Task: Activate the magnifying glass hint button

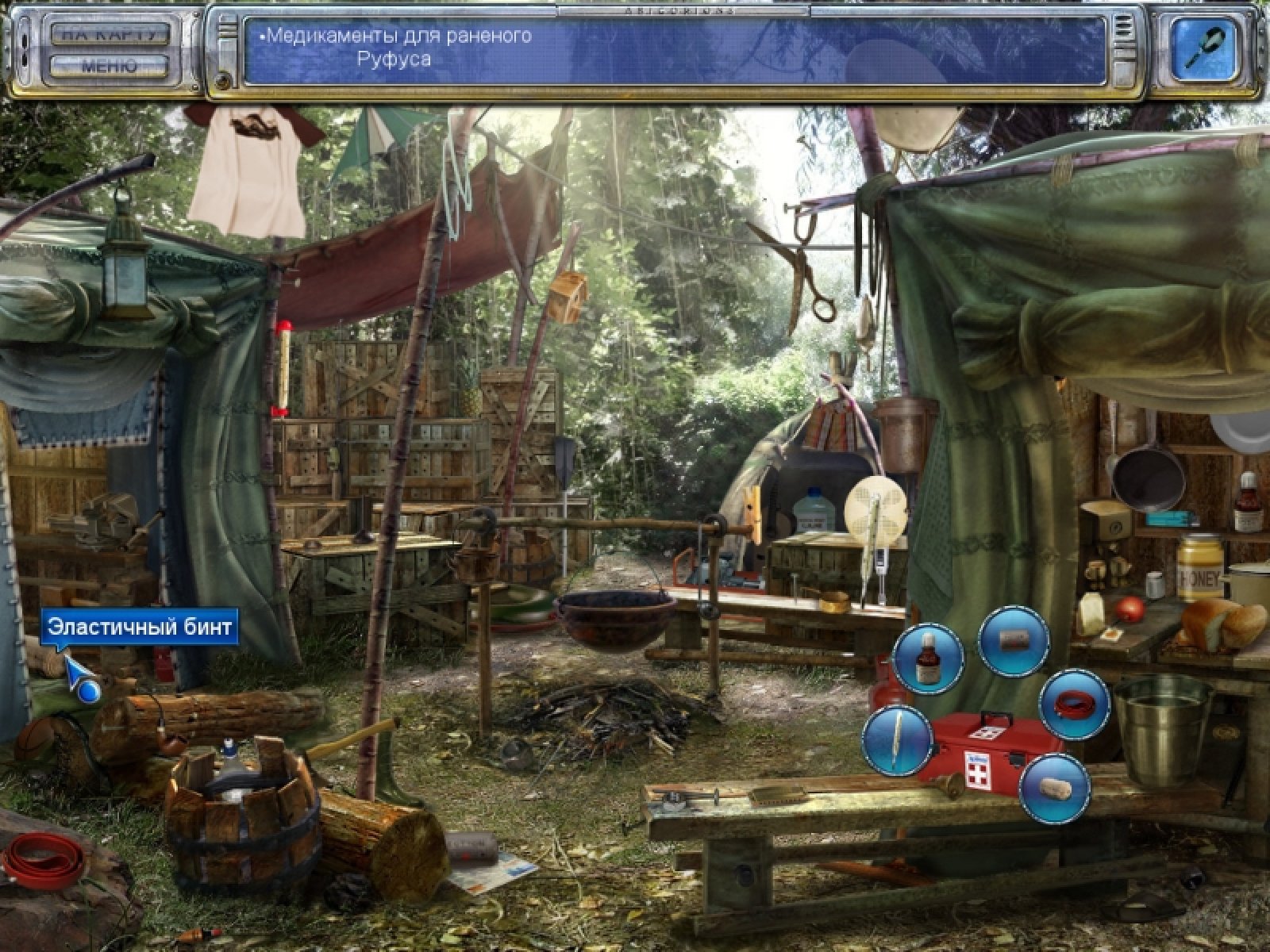Action: (x=1205, y=48)
